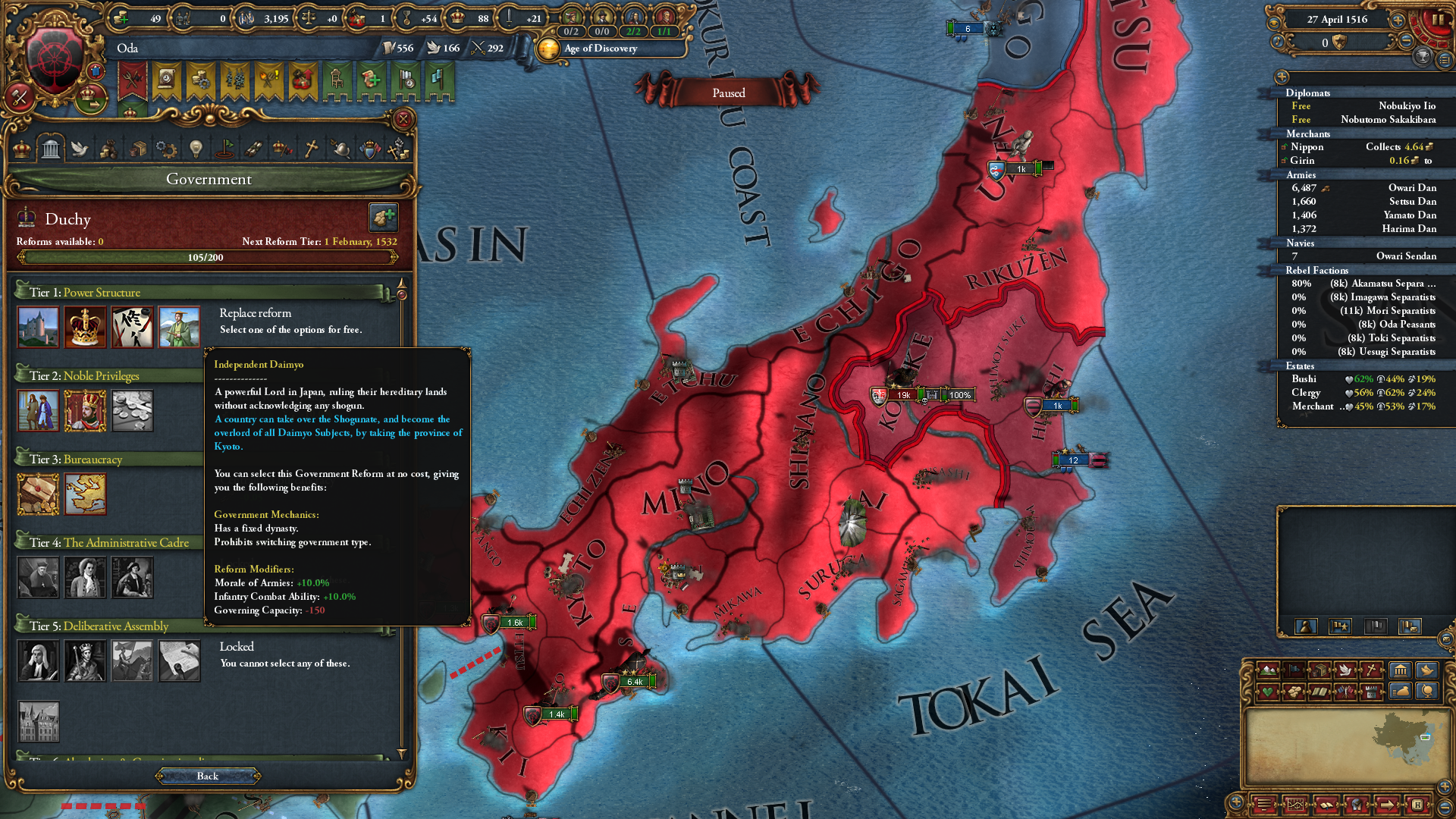Open the Trade panel crate icon

pyautogui.click(x=140, y=149)
